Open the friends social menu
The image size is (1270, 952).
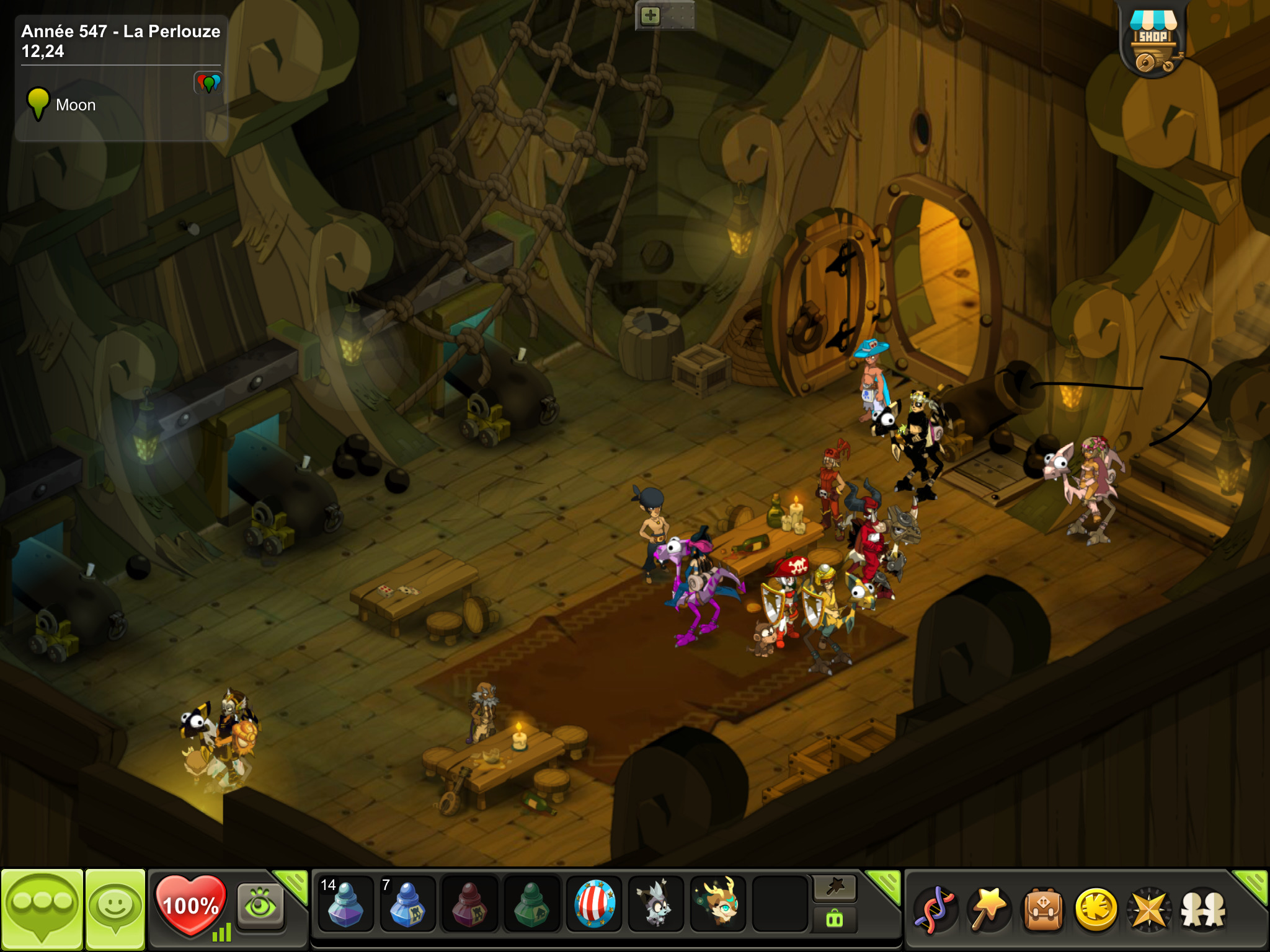[1203, 910]
